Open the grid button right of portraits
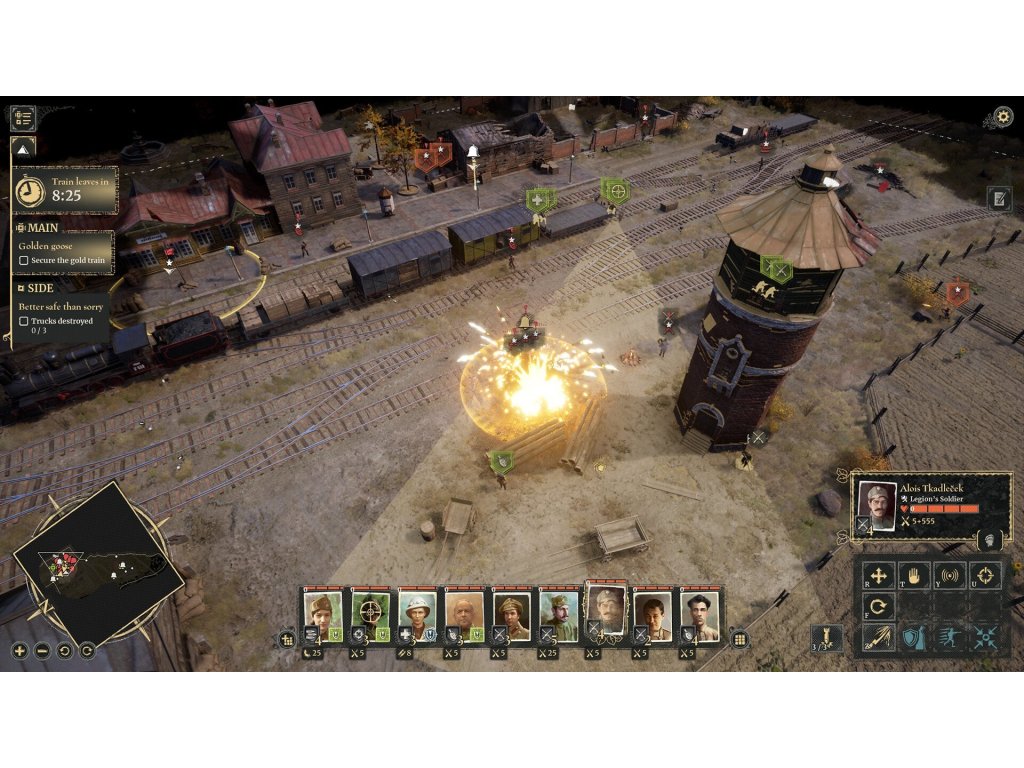Viewport: 1024px width, 768px height. (x=740, y=639)
